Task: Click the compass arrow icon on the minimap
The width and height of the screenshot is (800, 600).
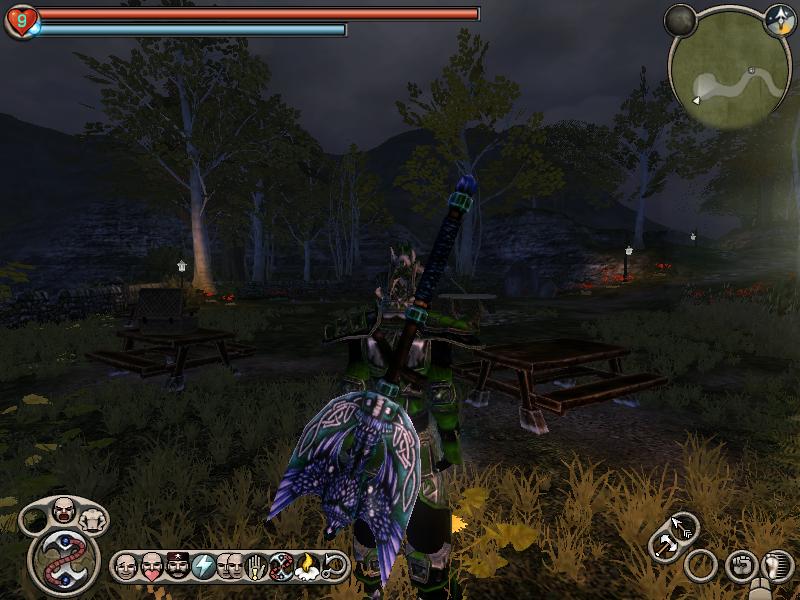Action: point(778,20)
